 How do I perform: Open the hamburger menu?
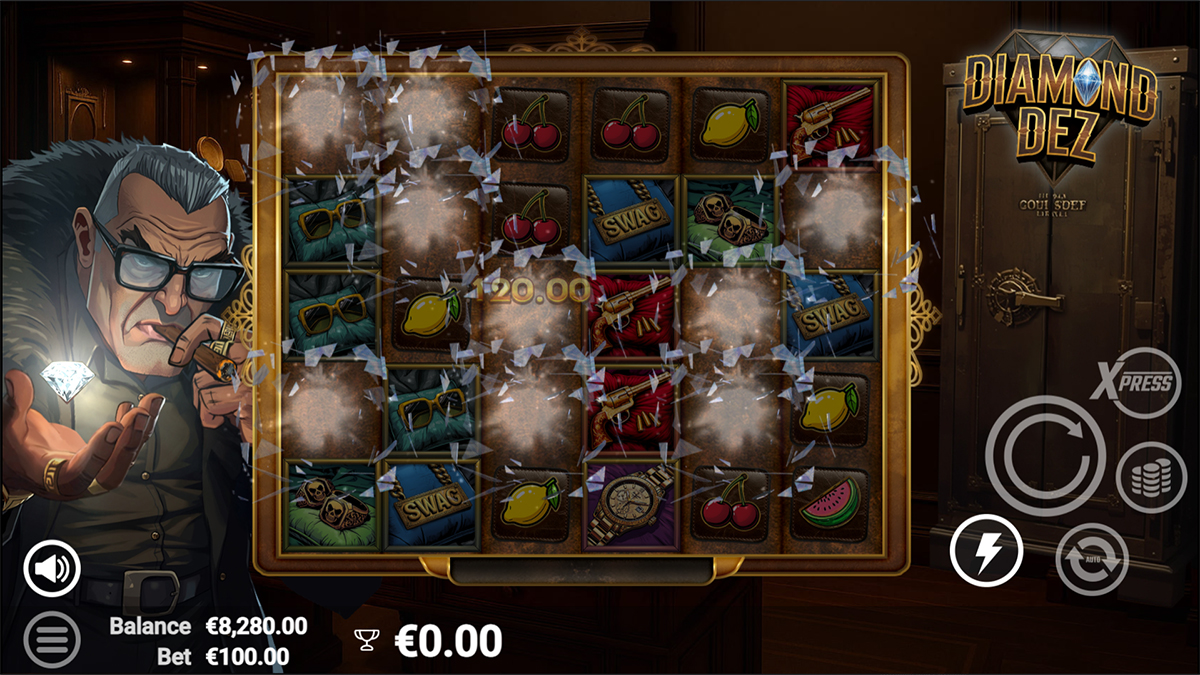coord(52,639)
